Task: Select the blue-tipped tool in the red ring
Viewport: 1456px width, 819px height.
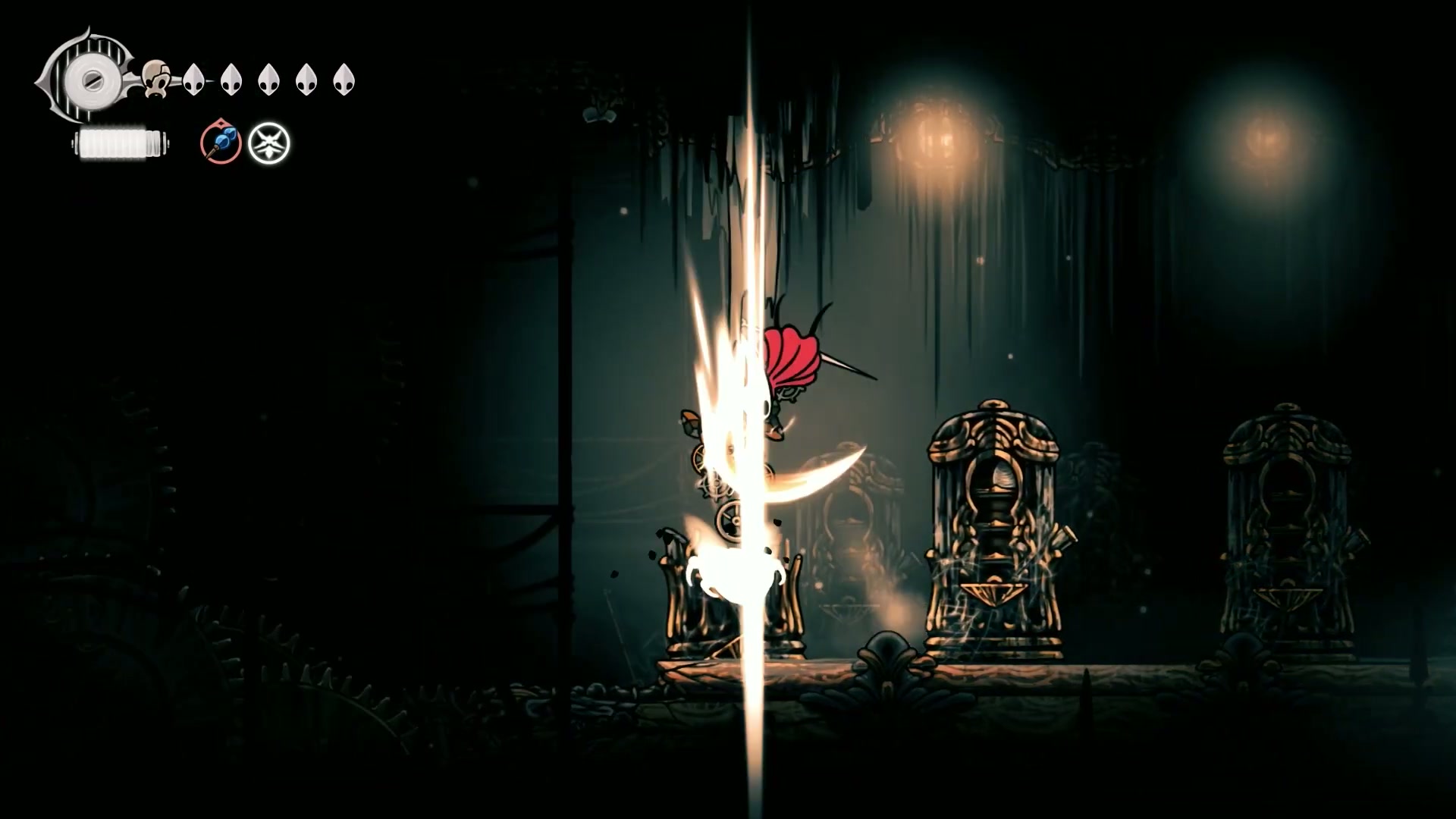Action: pos(221,143)
